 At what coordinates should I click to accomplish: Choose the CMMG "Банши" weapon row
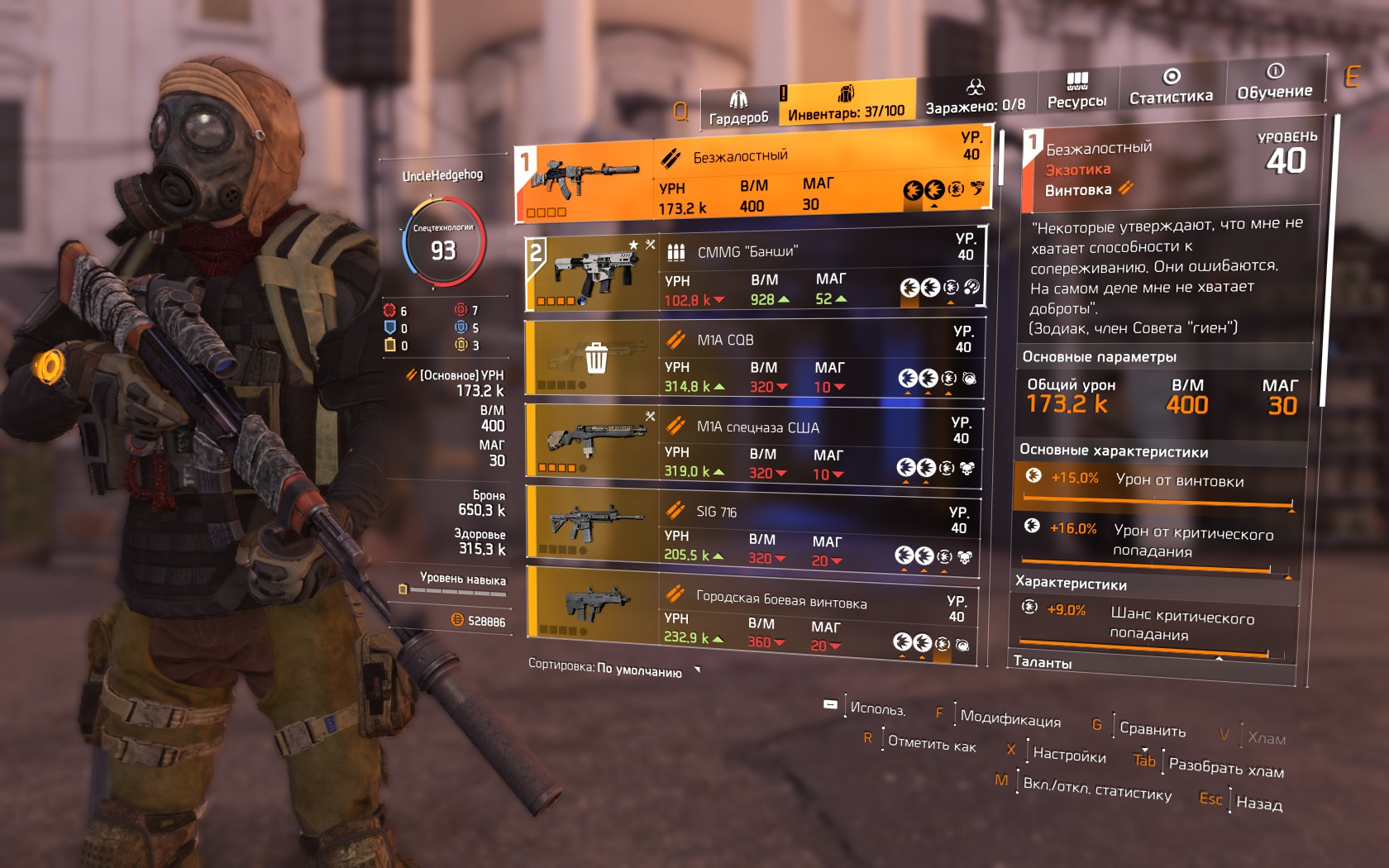click(x=754, y=274)
